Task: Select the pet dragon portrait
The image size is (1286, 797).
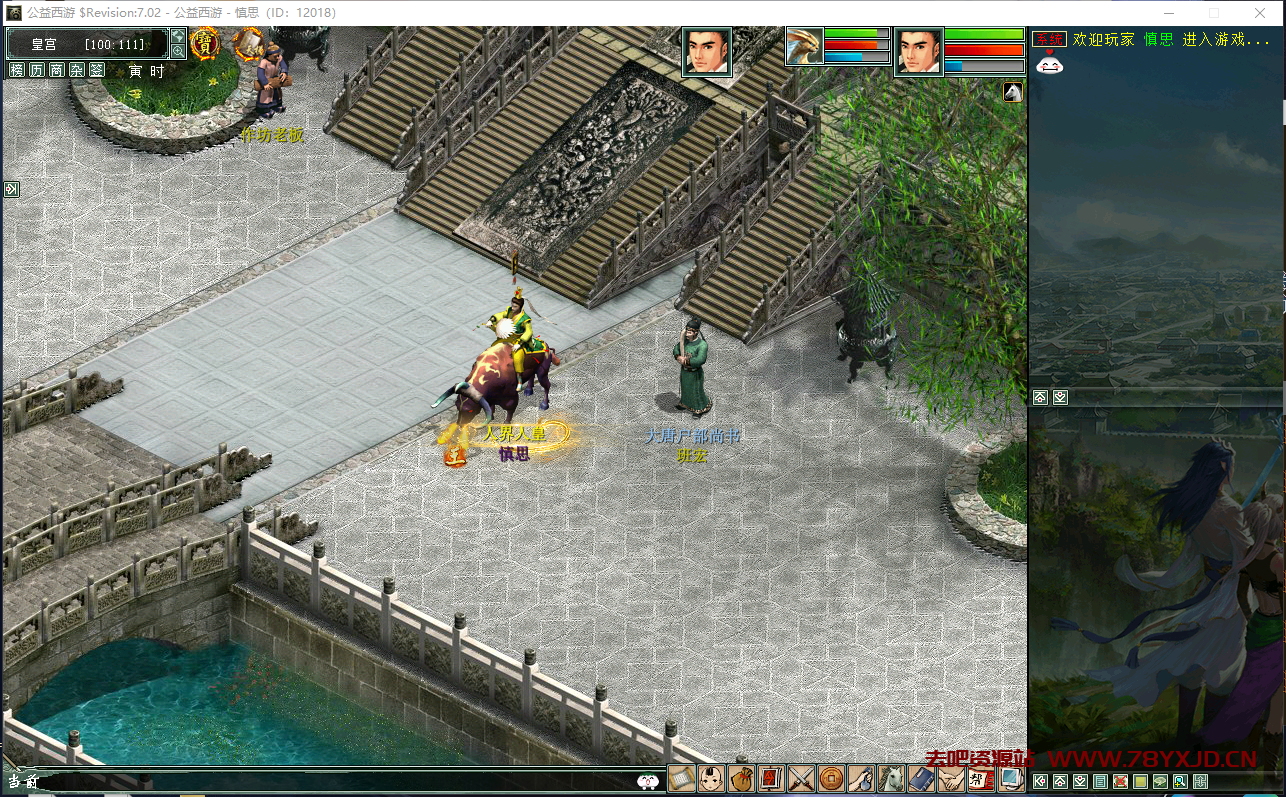Action: pyautogui.click(x=804, y=46)
